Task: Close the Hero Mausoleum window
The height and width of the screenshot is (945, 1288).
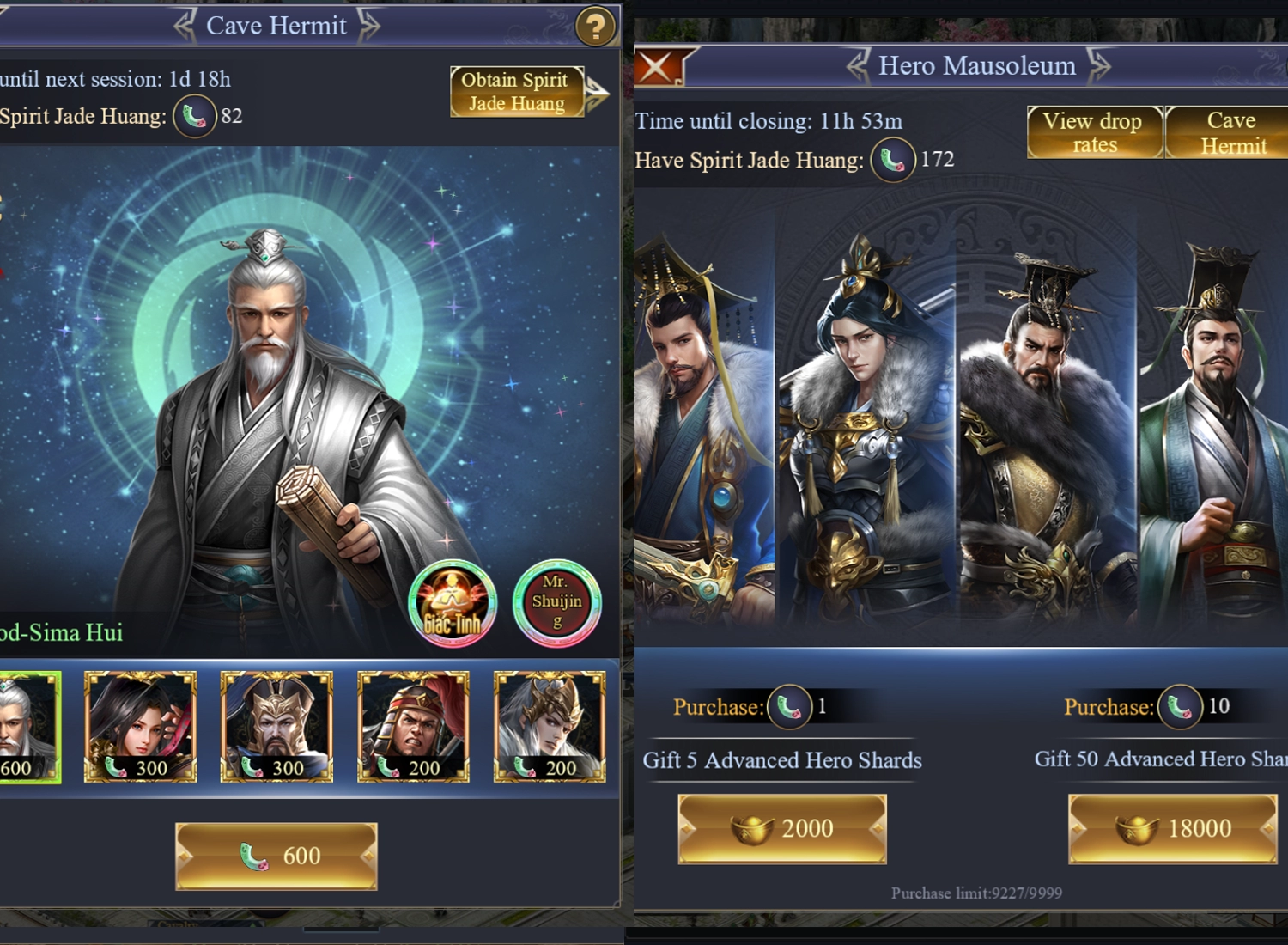Action: click(659, 66)
